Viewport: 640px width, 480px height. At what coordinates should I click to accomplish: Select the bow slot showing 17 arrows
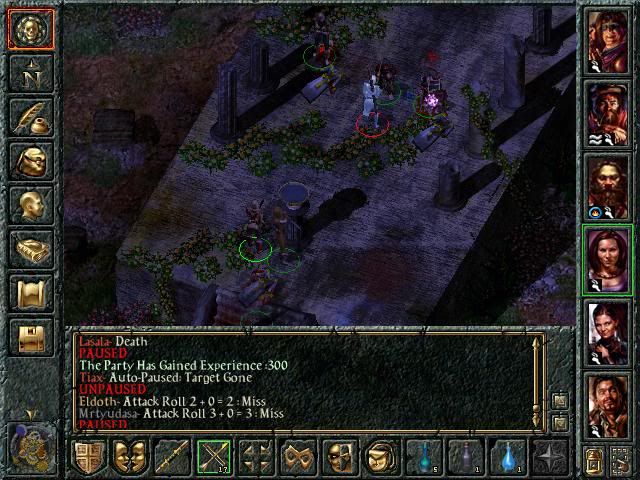pyautogui.click(x=213, y=457)
